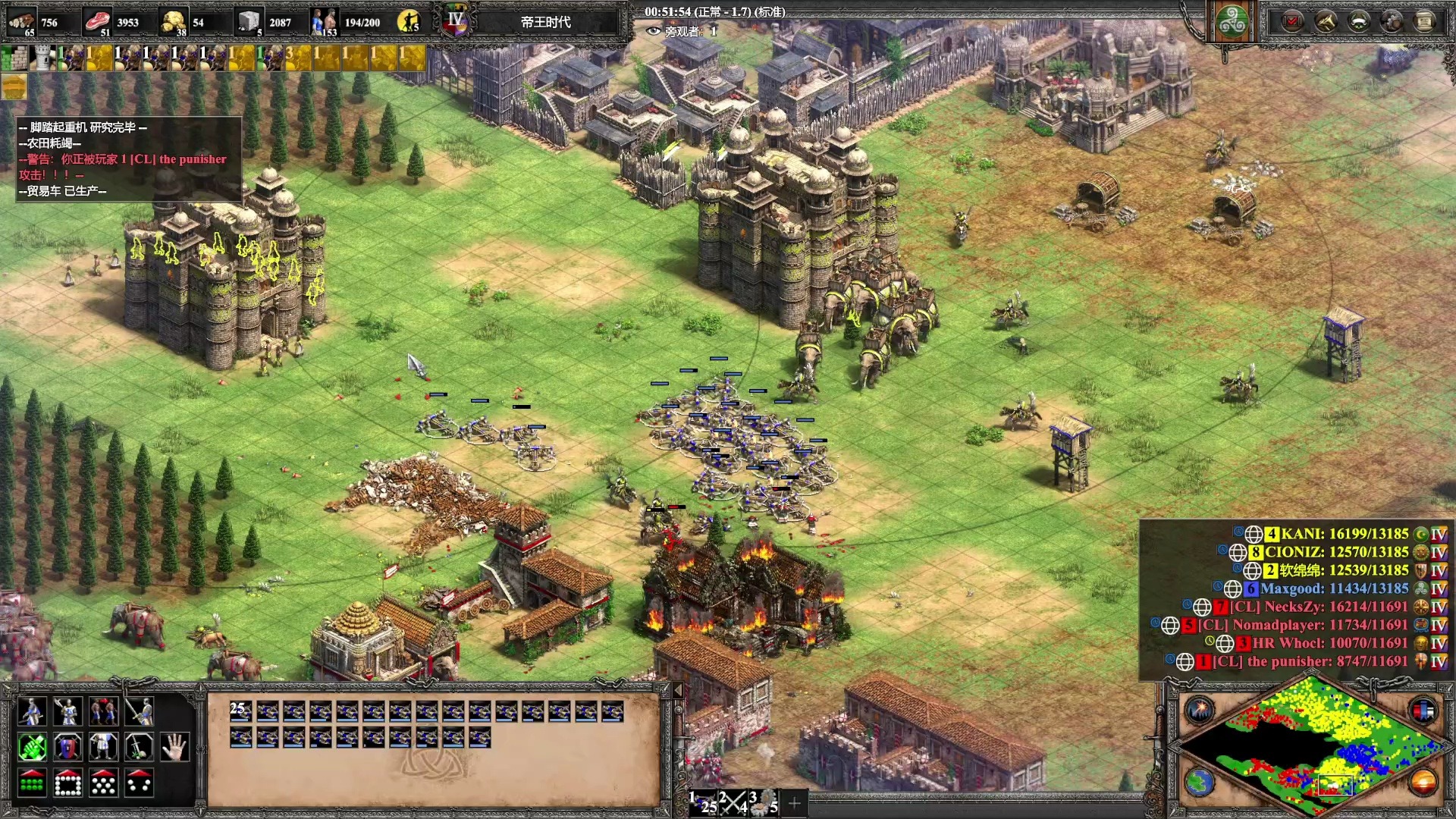Click the patrol command icon
This screenshot has width=1456, height=819.
pos(31,712)
